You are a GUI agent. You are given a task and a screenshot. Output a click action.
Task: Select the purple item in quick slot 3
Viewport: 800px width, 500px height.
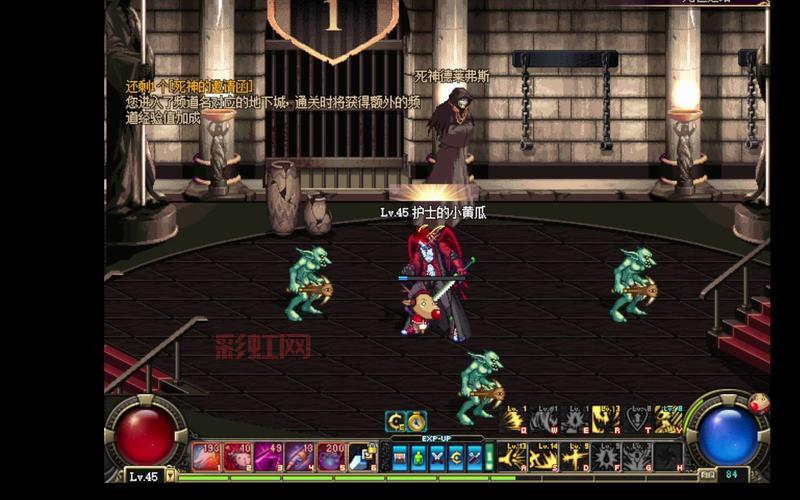pos(270,456)
